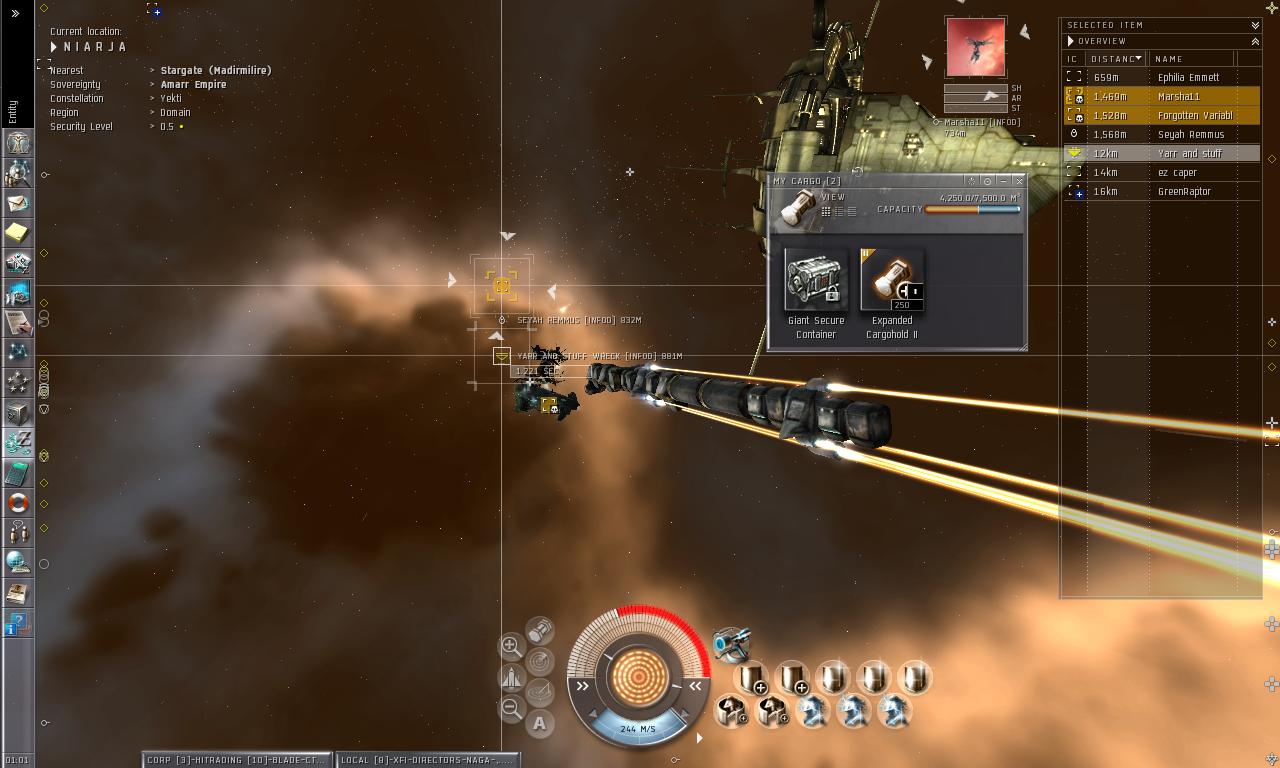The height and width of the screenshot is (768, 1280).
Task: Sort overview by Distance column
Action: pyautogui.click(x=1115, y=59)
